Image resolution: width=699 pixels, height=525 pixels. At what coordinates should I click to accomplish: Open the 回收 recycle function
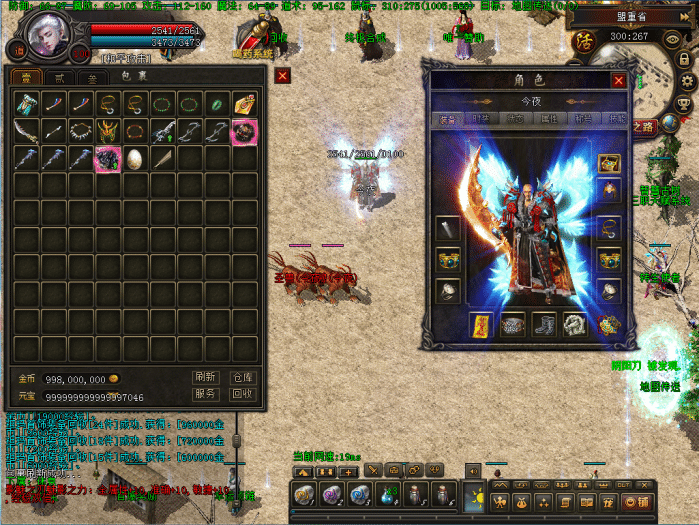pyautogui.click(x=243, y=394)
